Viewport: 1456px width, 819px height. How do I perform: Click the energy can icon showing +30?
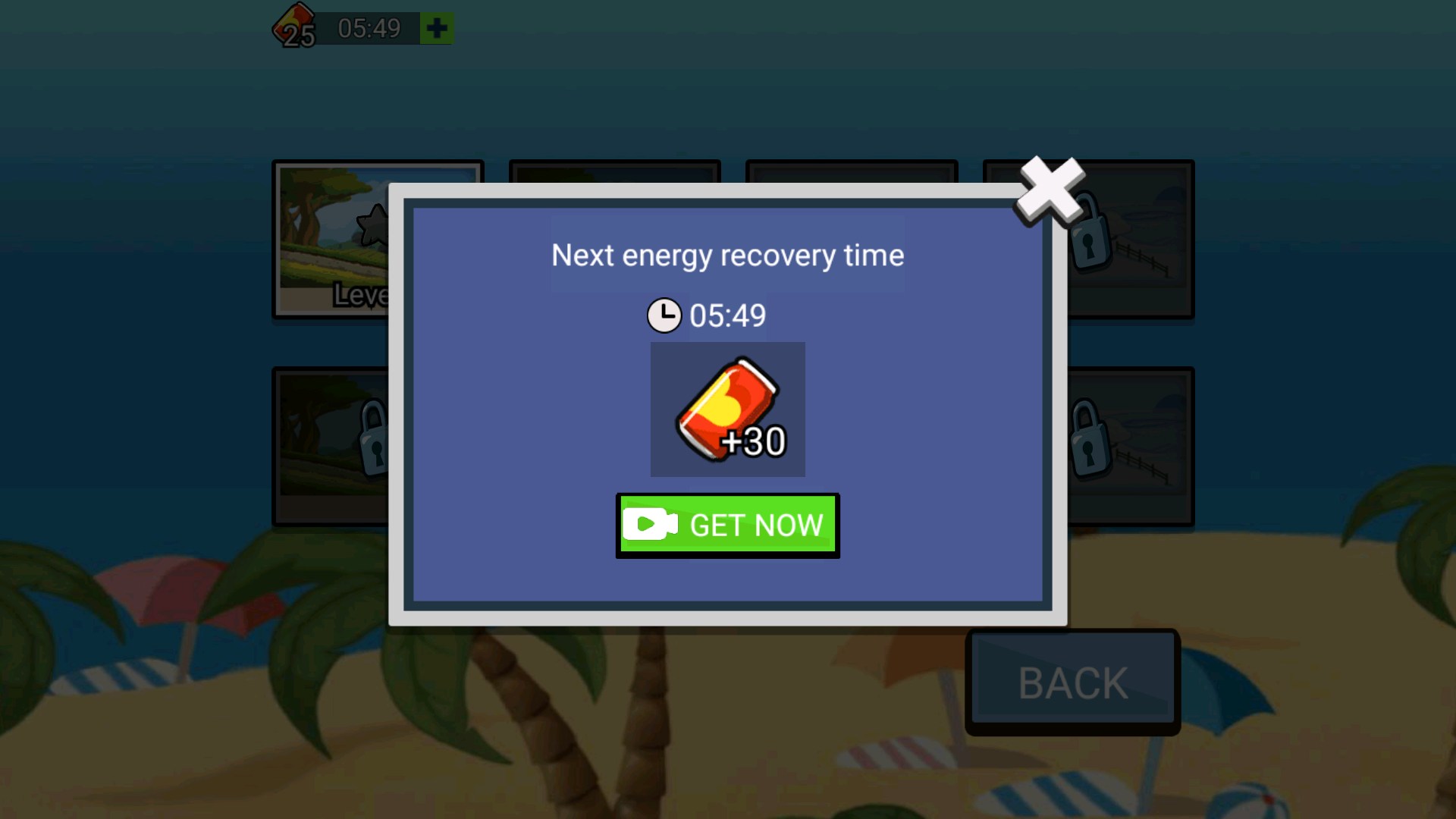coord(726,409)
